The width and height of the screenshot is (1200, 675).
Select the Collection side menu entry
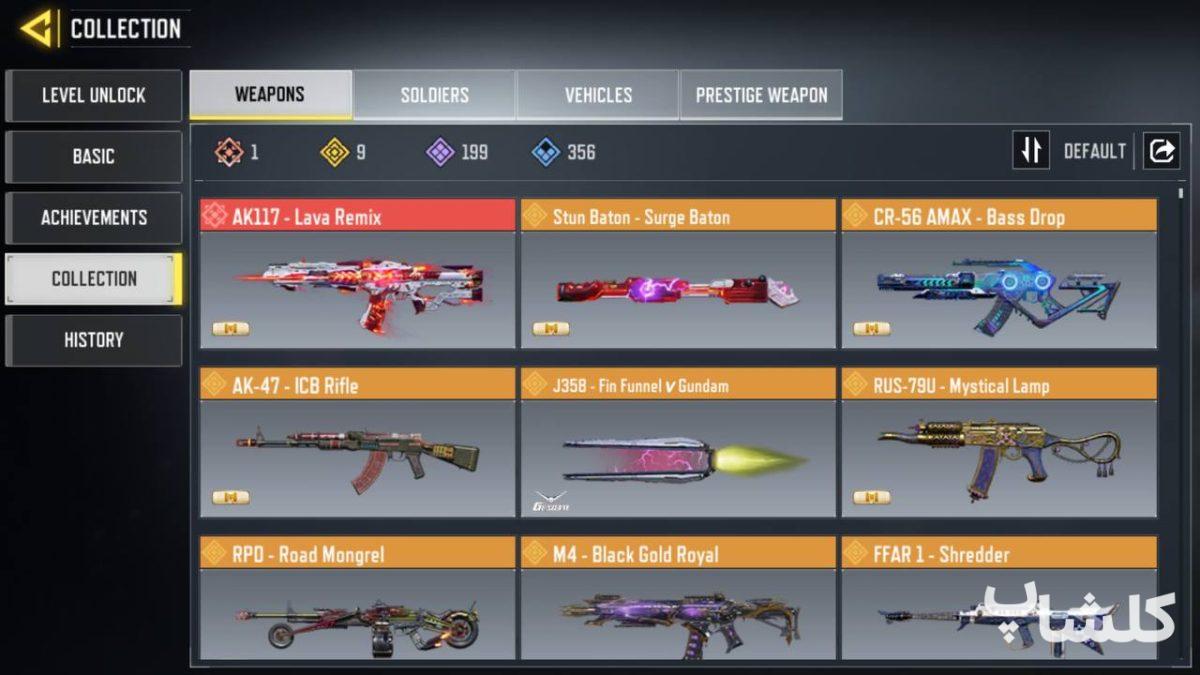[x=93, y=279]
